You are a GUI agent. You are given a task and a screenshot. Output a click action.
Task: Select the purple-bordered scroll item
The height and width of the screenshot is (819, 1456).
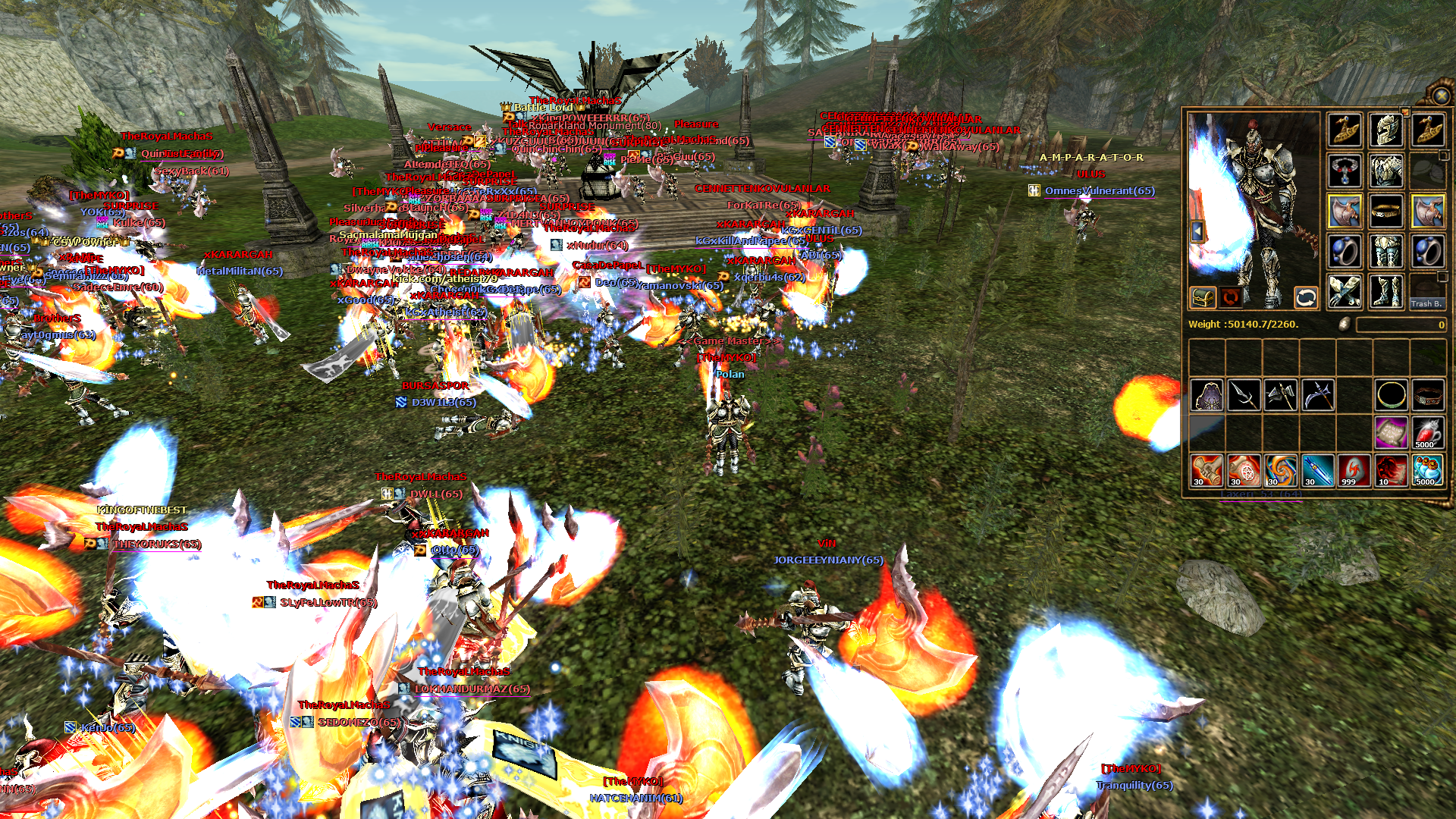pos(1391,432)
